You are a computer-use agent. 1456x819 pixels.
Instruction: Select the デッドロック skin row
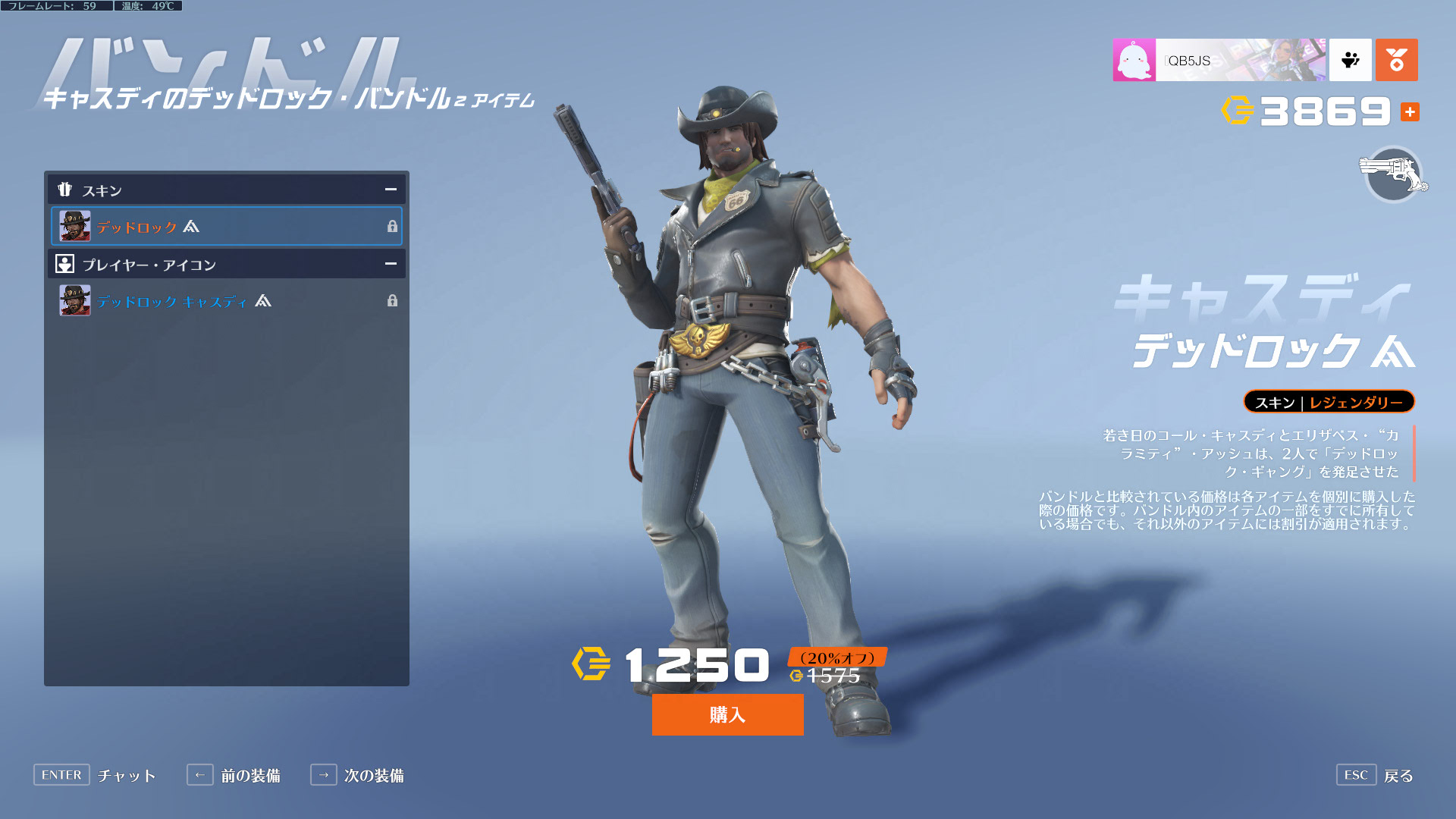[x=226, y=226]
